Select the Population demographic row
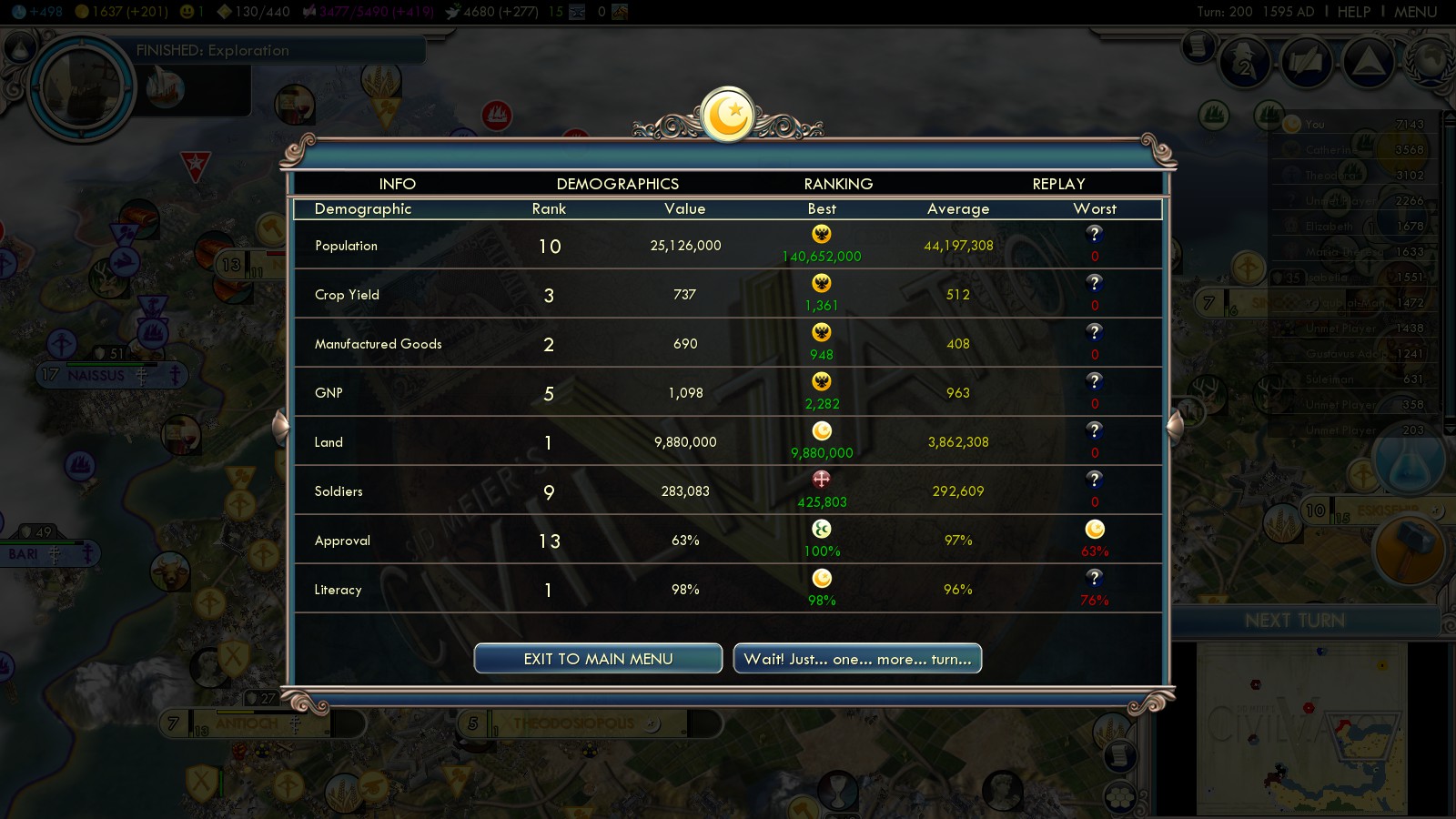 point(727,246)
